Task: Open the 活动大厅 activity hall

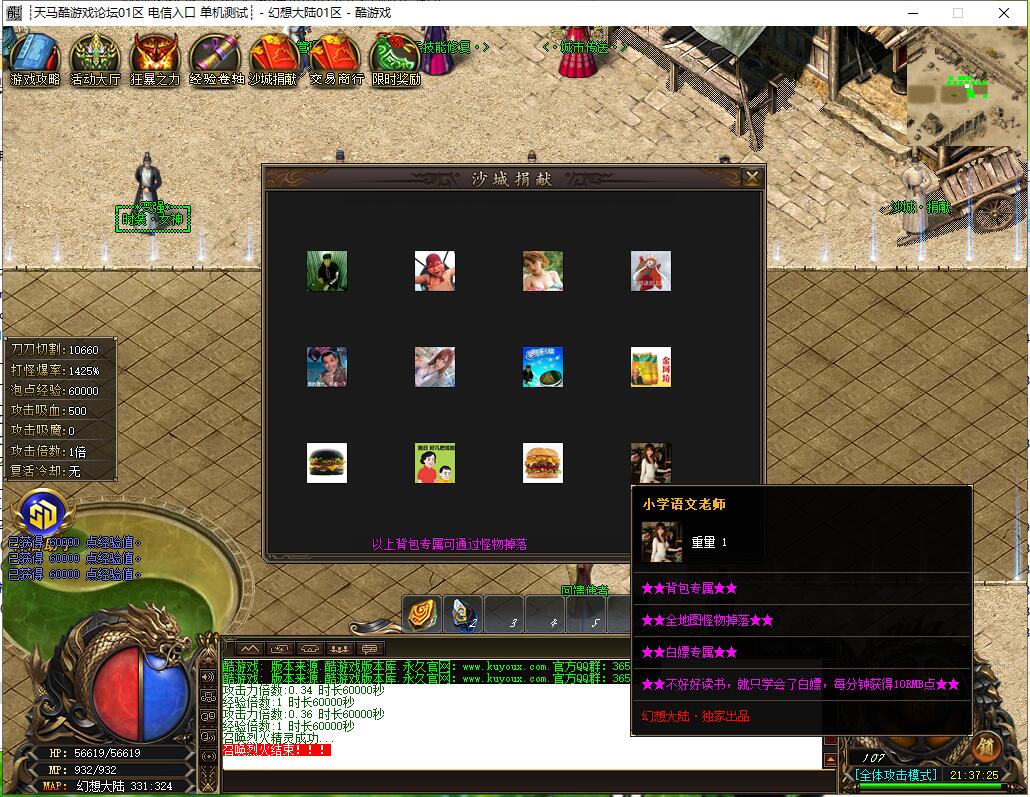Action: (95, 57)
